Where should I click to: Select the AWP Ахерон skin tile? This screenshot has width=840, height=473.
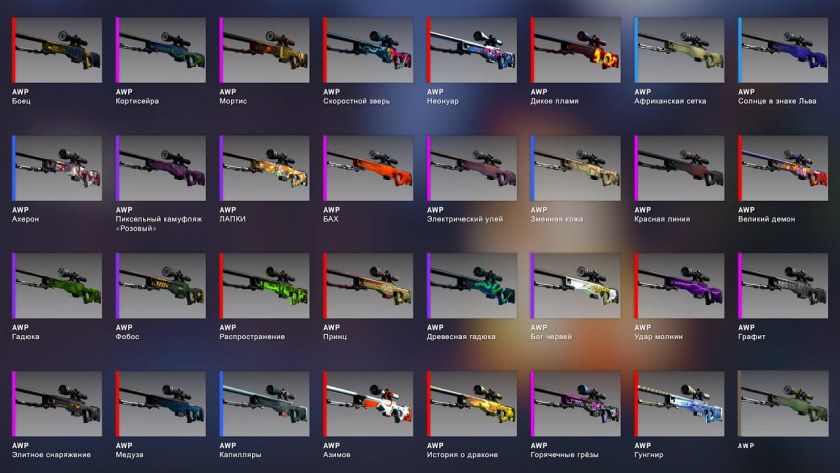(x=58, y=168)
